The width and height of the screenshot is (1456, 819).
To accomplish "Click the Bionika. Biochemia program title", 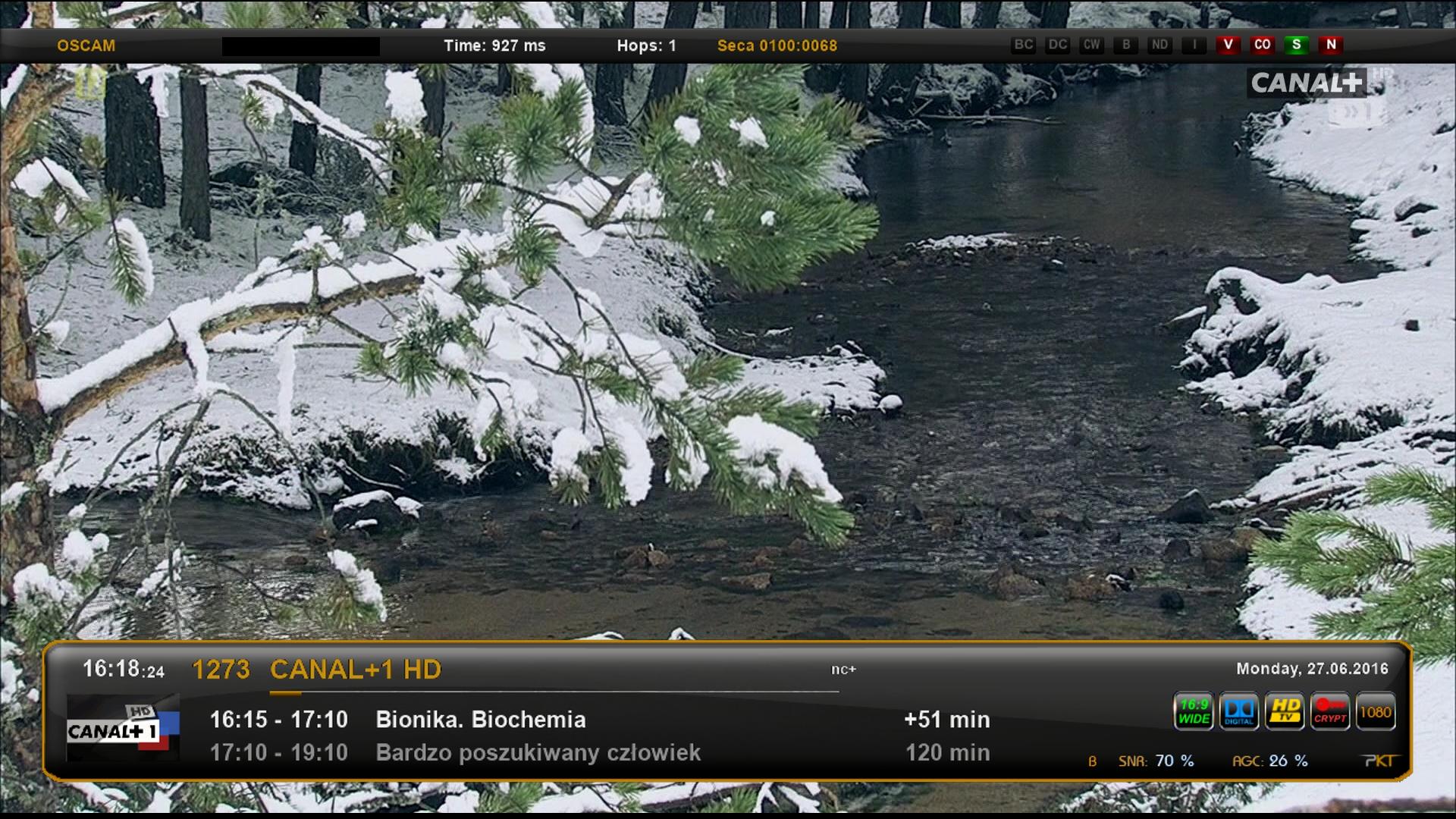I will 479,719.
